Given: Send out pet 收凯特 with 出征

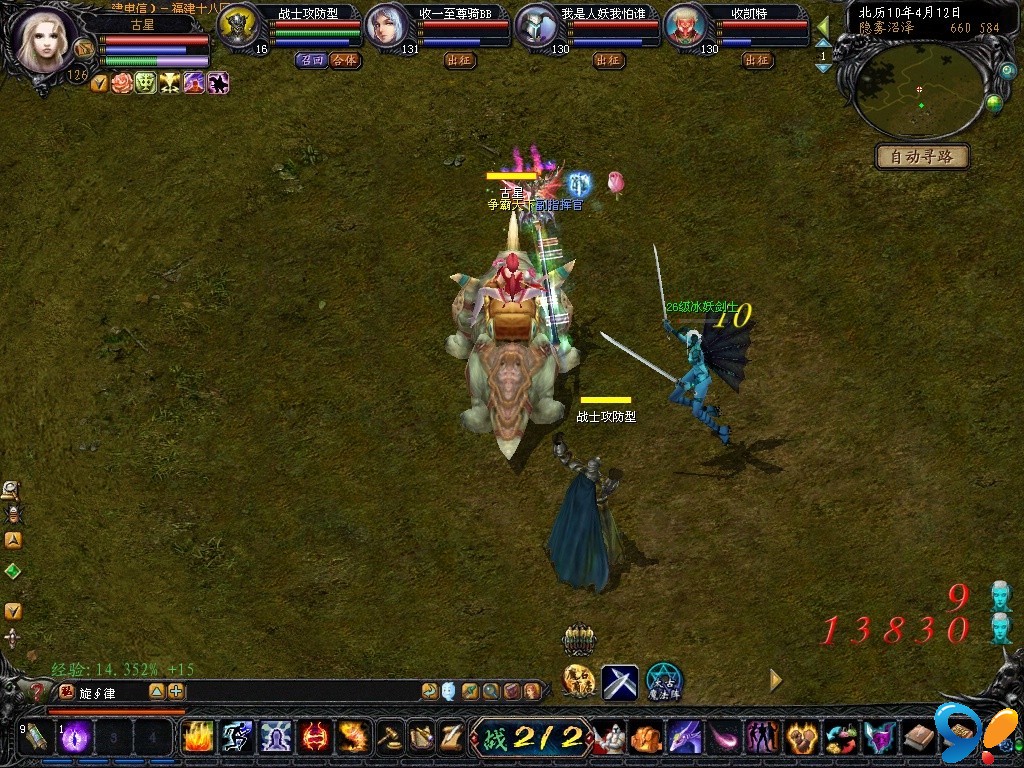Looking at the screenshot, I should [757, 60].
